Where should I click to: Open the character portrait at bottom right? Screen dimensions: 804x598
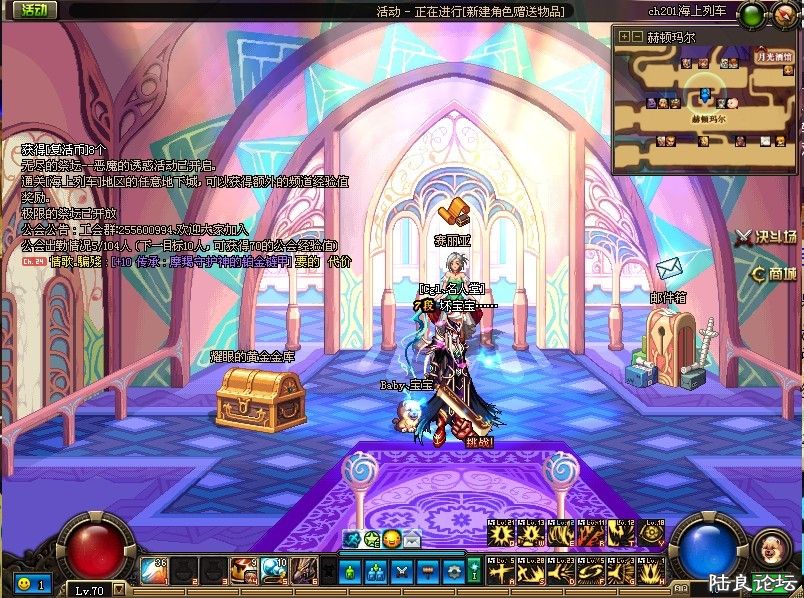[x=770, y=547]
